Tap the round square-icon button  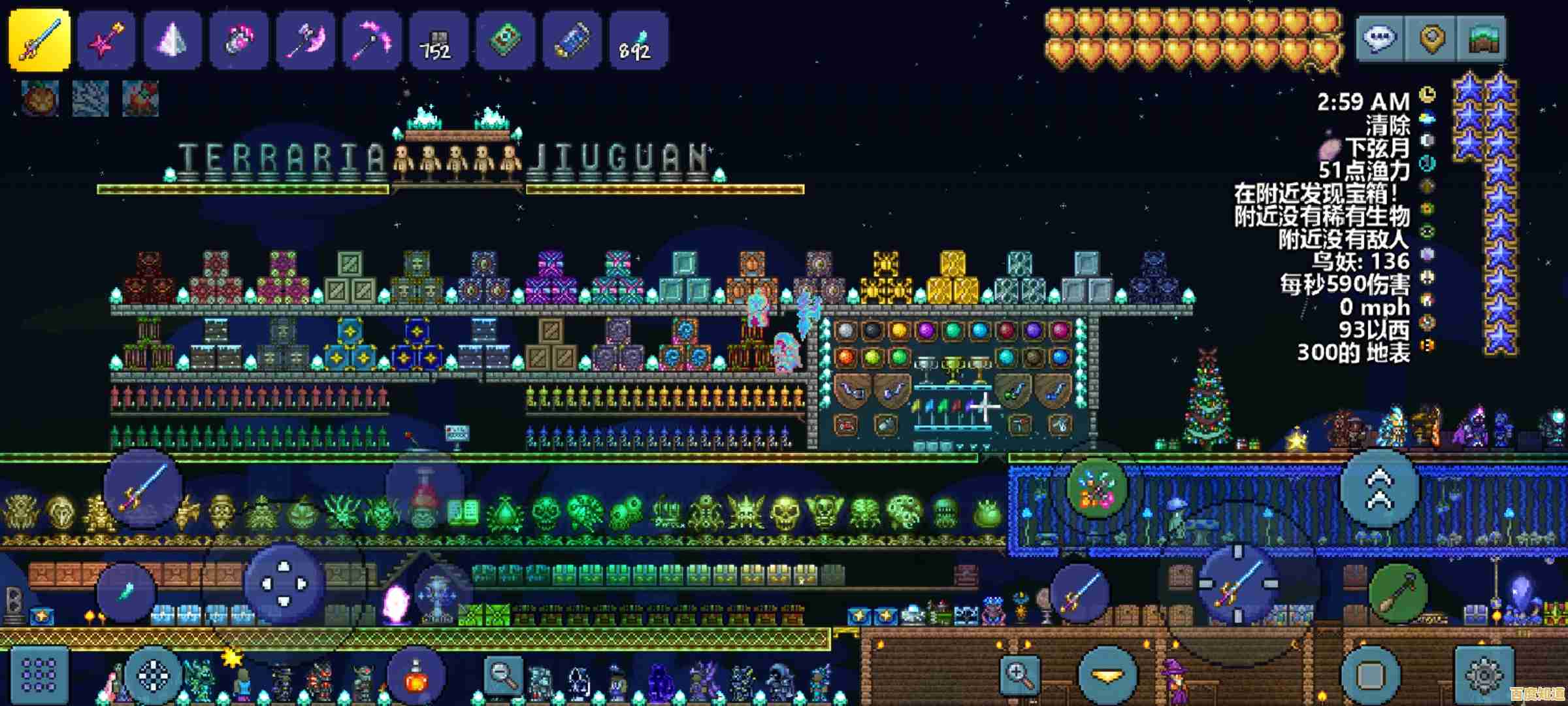1371,674
